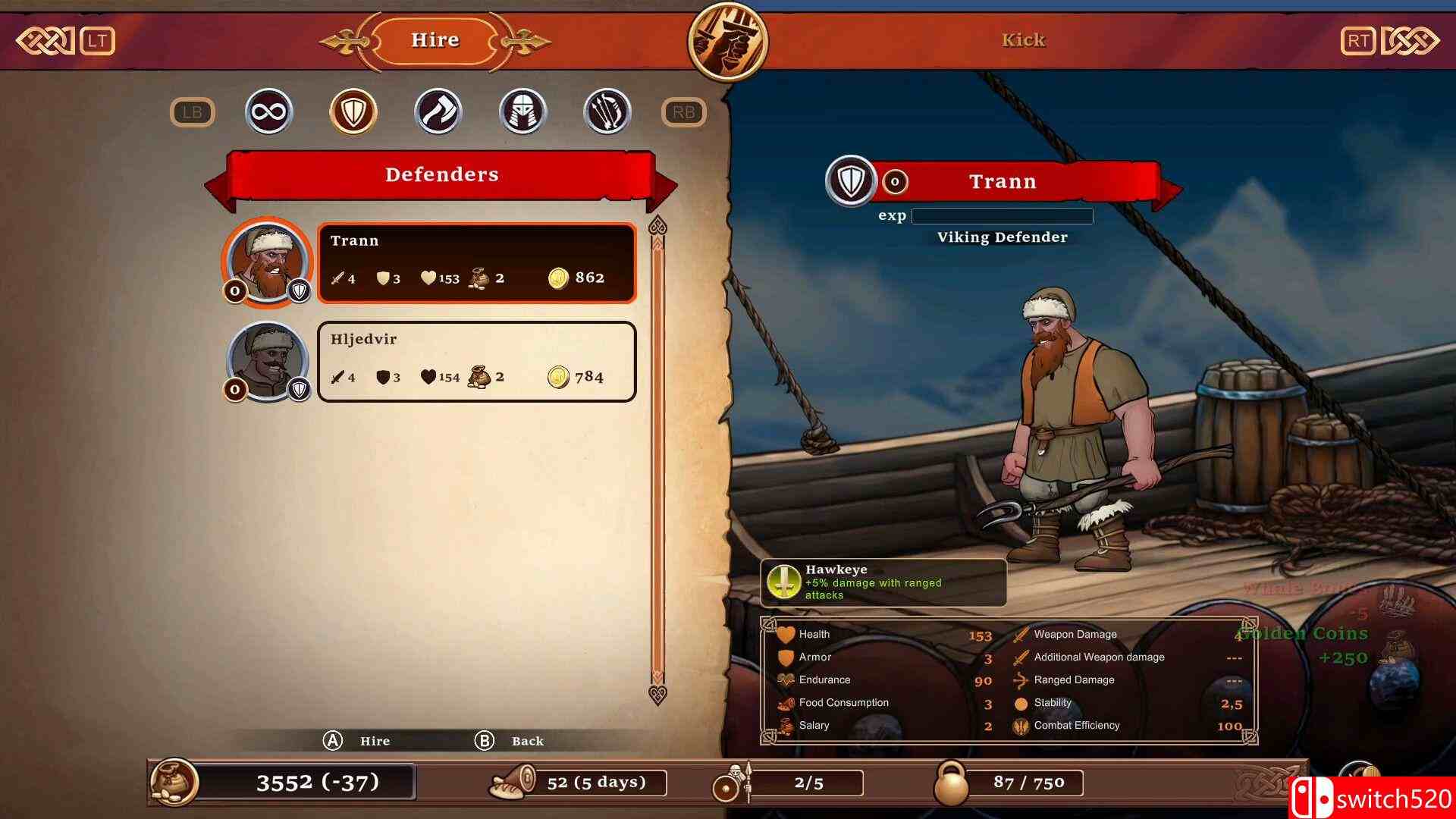Switch to the Kick tab

click(x=1024, y=39)
